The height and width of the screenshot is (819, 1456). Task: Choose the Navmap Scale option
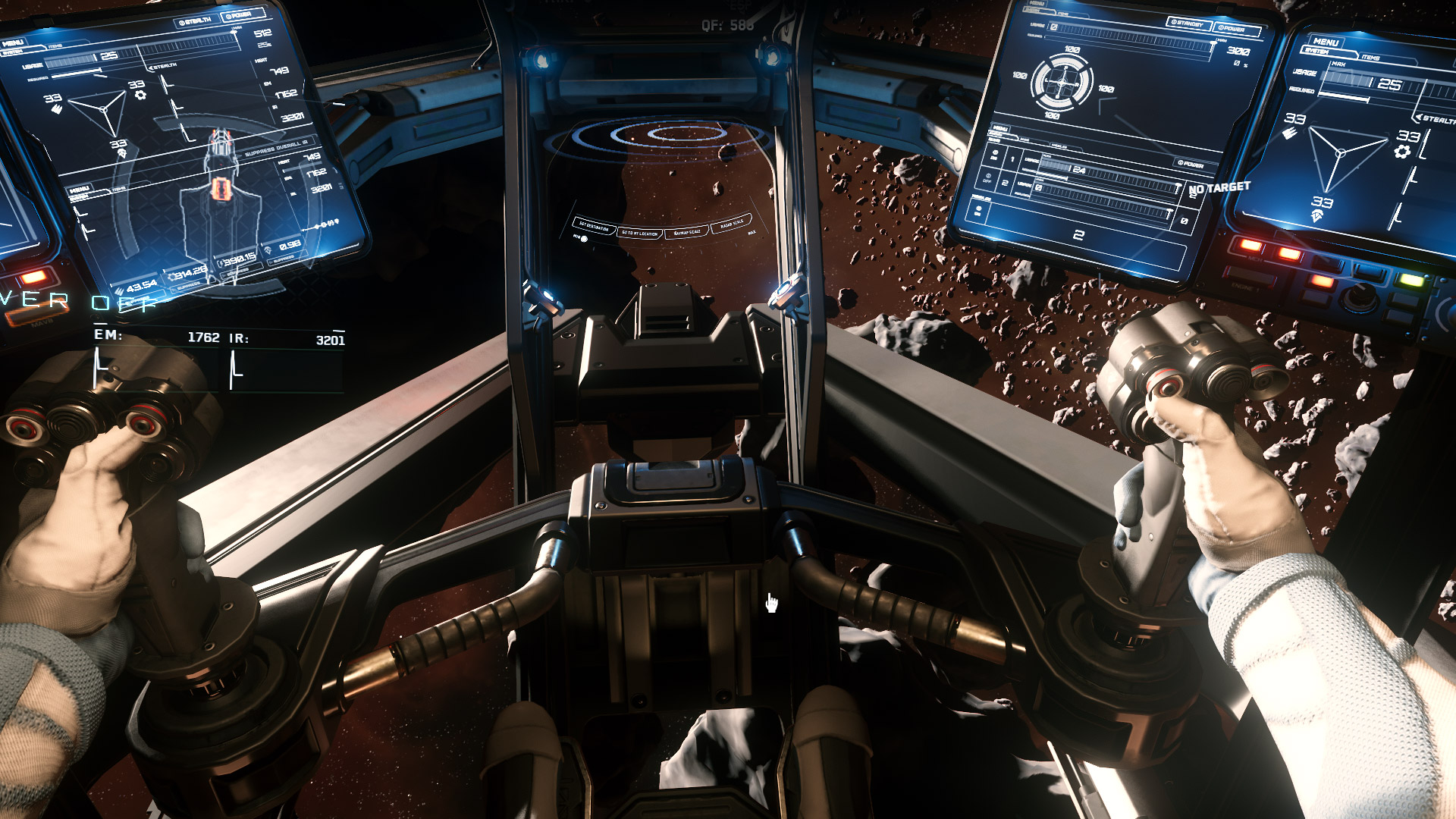[687, 231]
